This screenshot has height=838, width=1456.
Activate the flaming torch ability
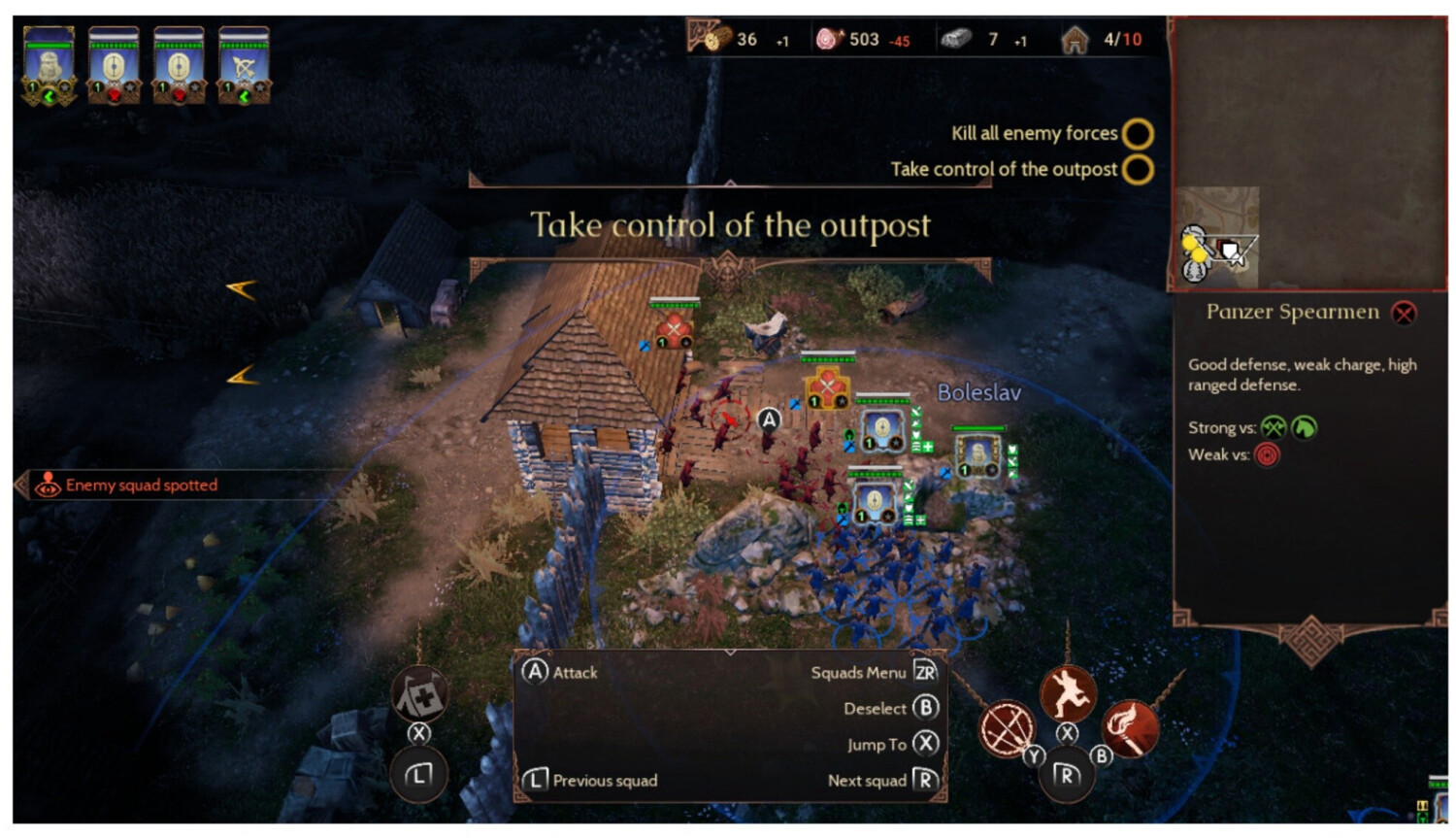click(x=1129, y=728)
